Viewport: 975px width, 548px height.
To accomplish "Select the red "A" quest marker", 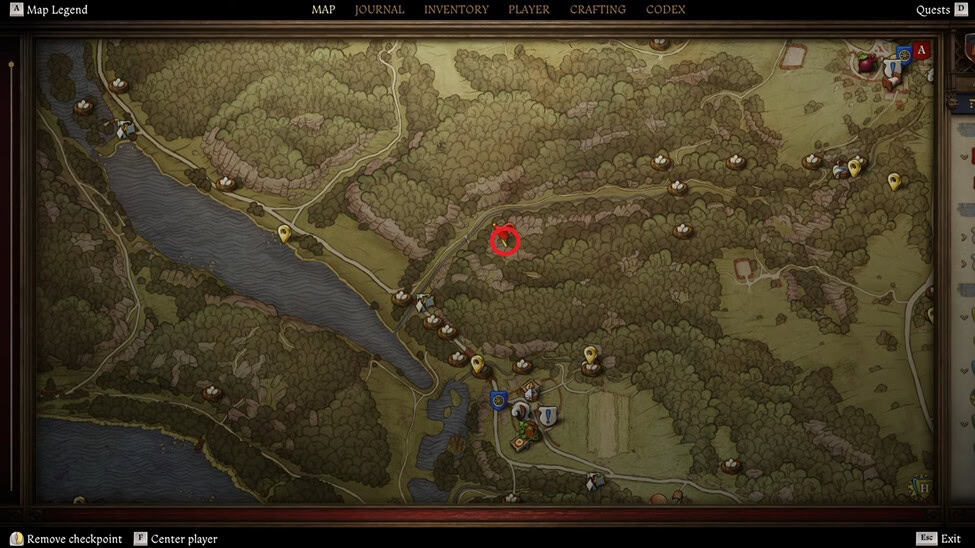I will click(x=922, y=49).
